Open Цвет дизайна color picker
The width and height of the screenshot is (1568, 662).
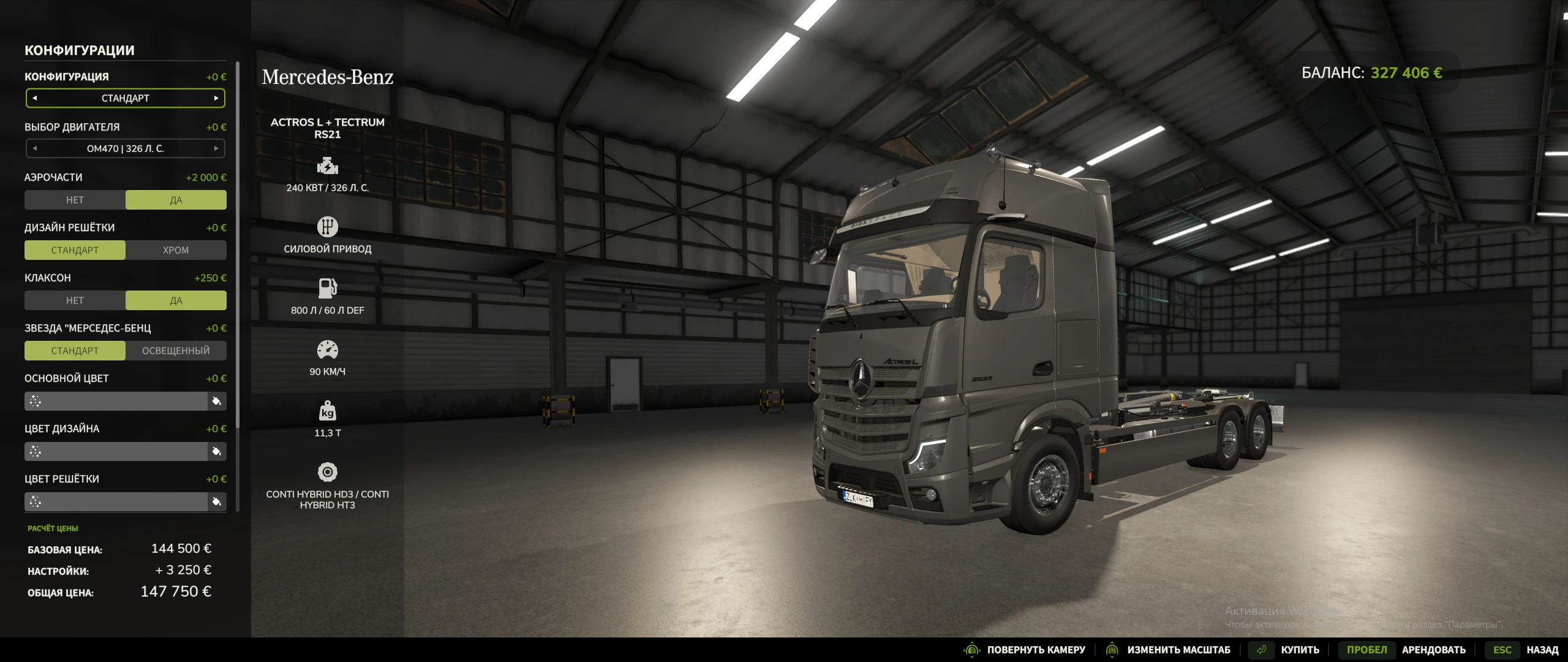[x=216, y=452]
